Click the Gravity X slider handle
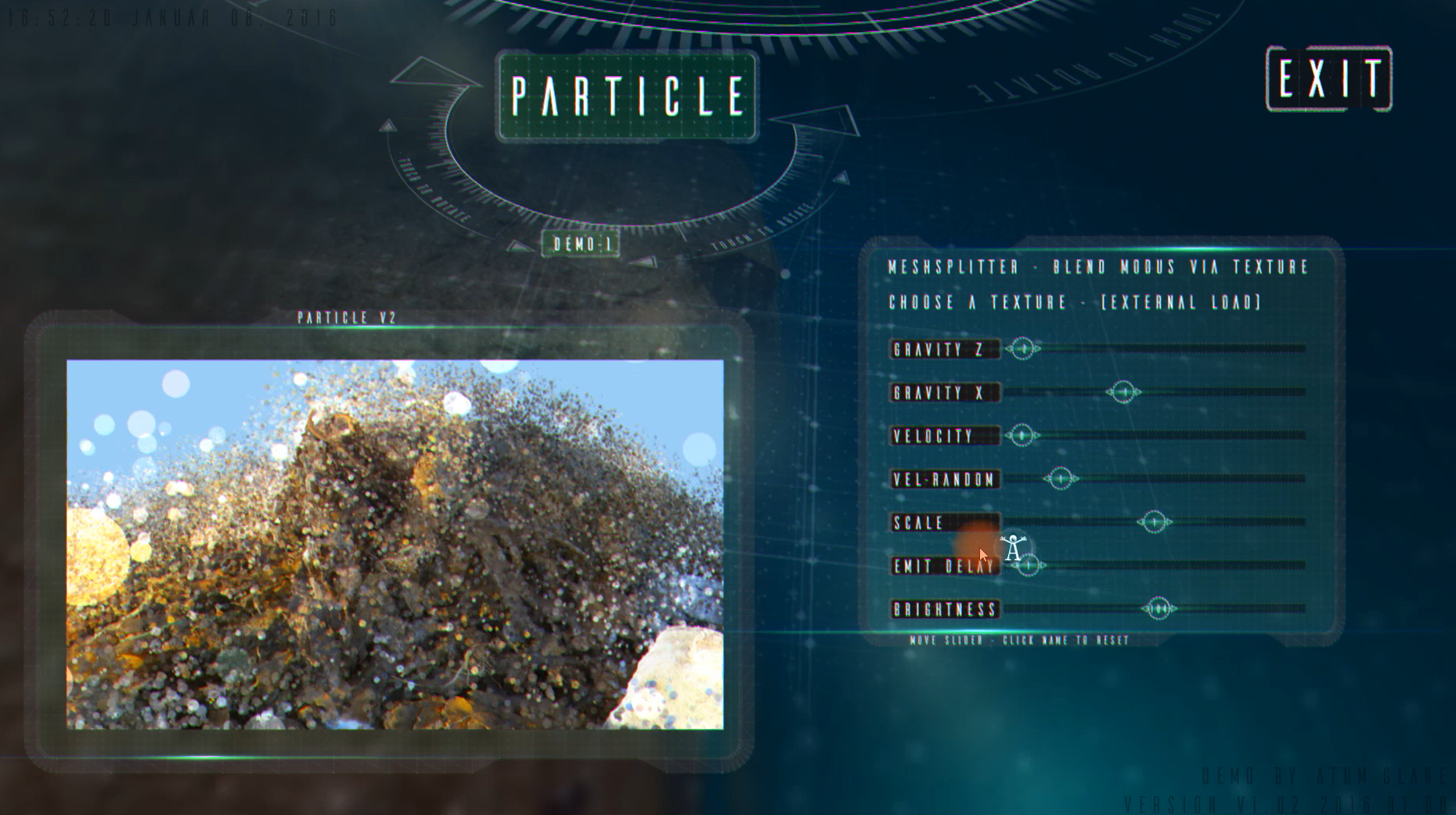1456x815 pixels. pos(1123,391)
